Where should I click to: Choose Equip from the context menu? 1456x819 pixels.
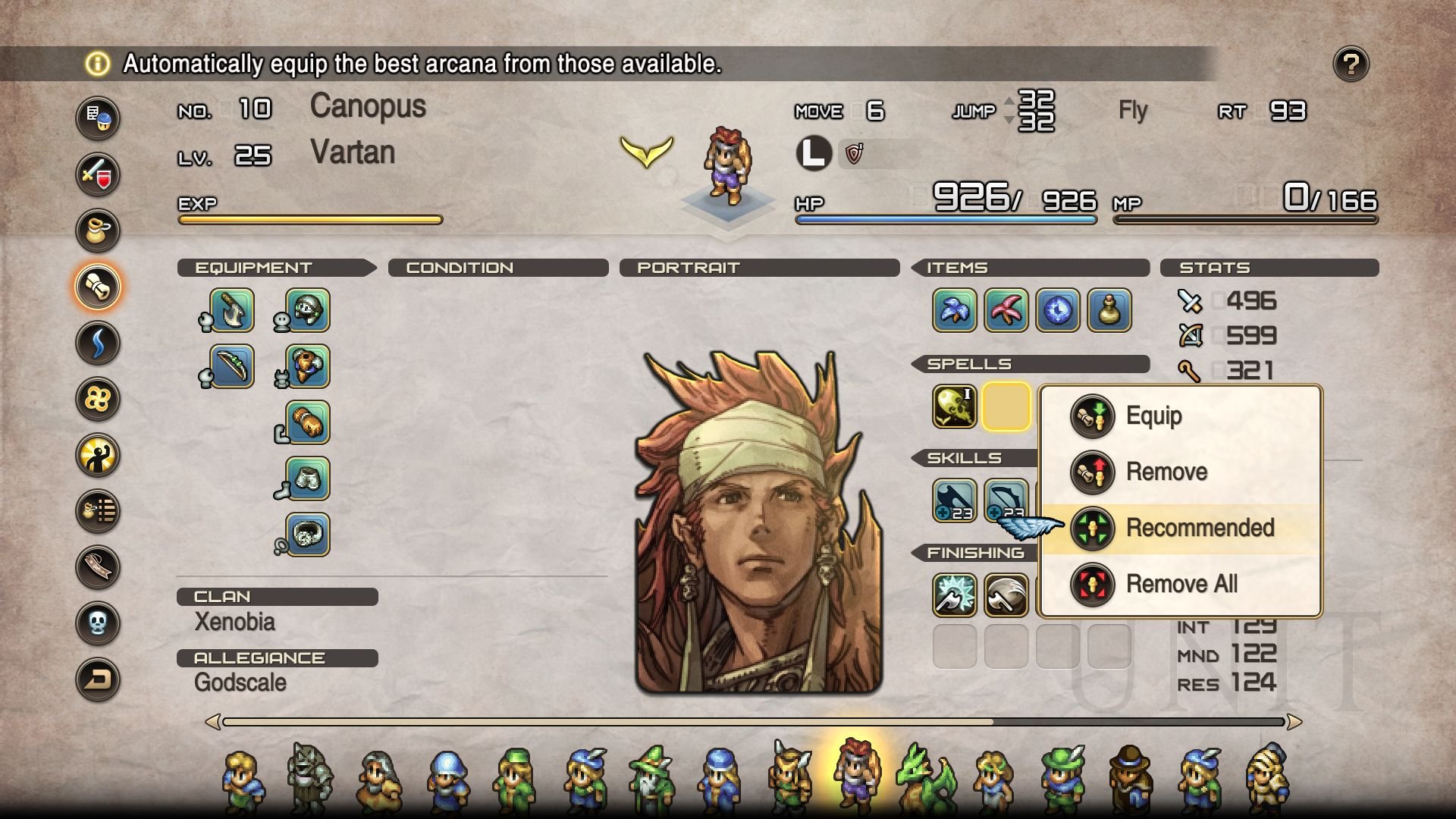pyautogui.click(x=1153, y=416)
